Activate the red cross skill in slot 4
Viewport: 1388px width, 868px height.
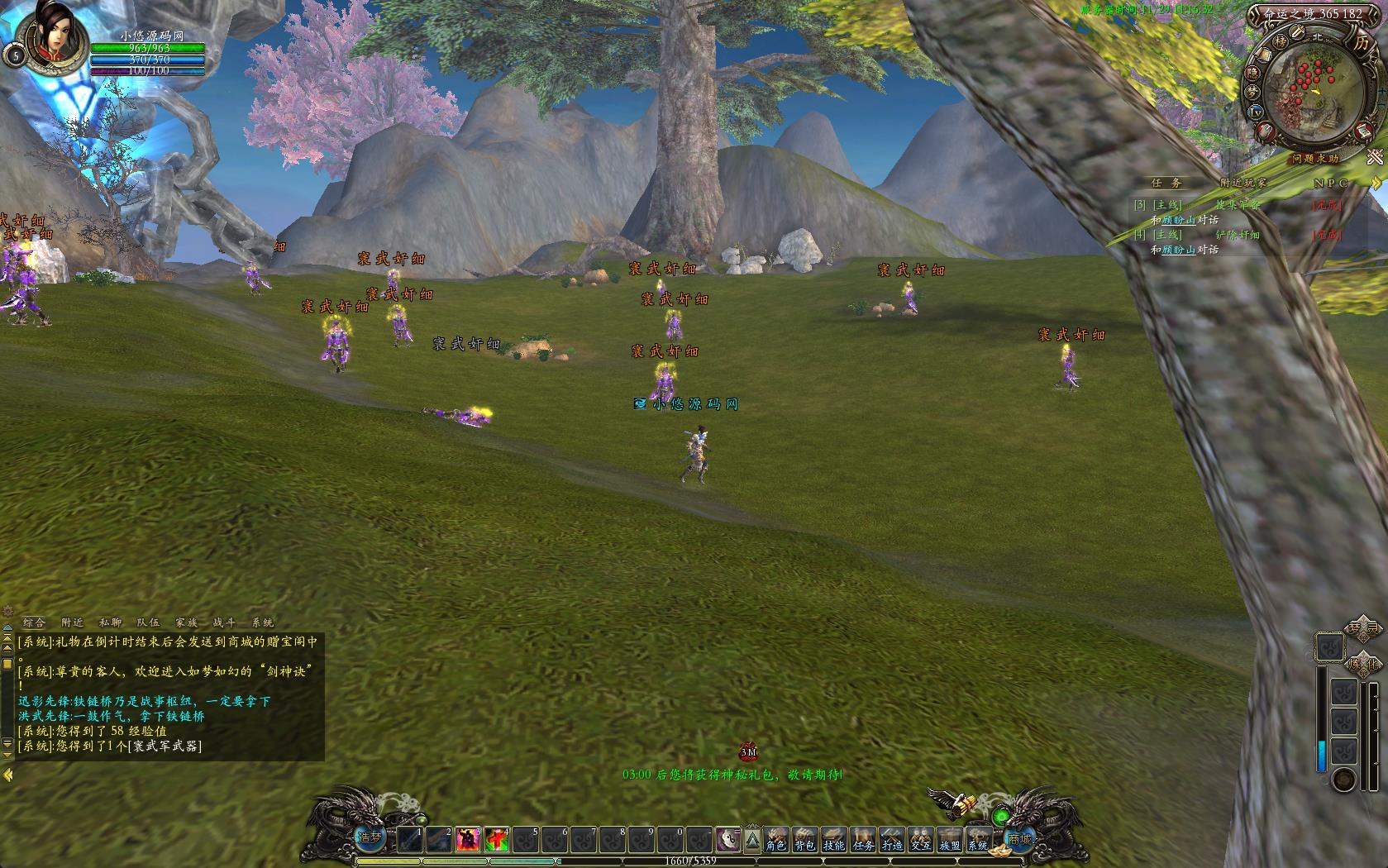496,839
